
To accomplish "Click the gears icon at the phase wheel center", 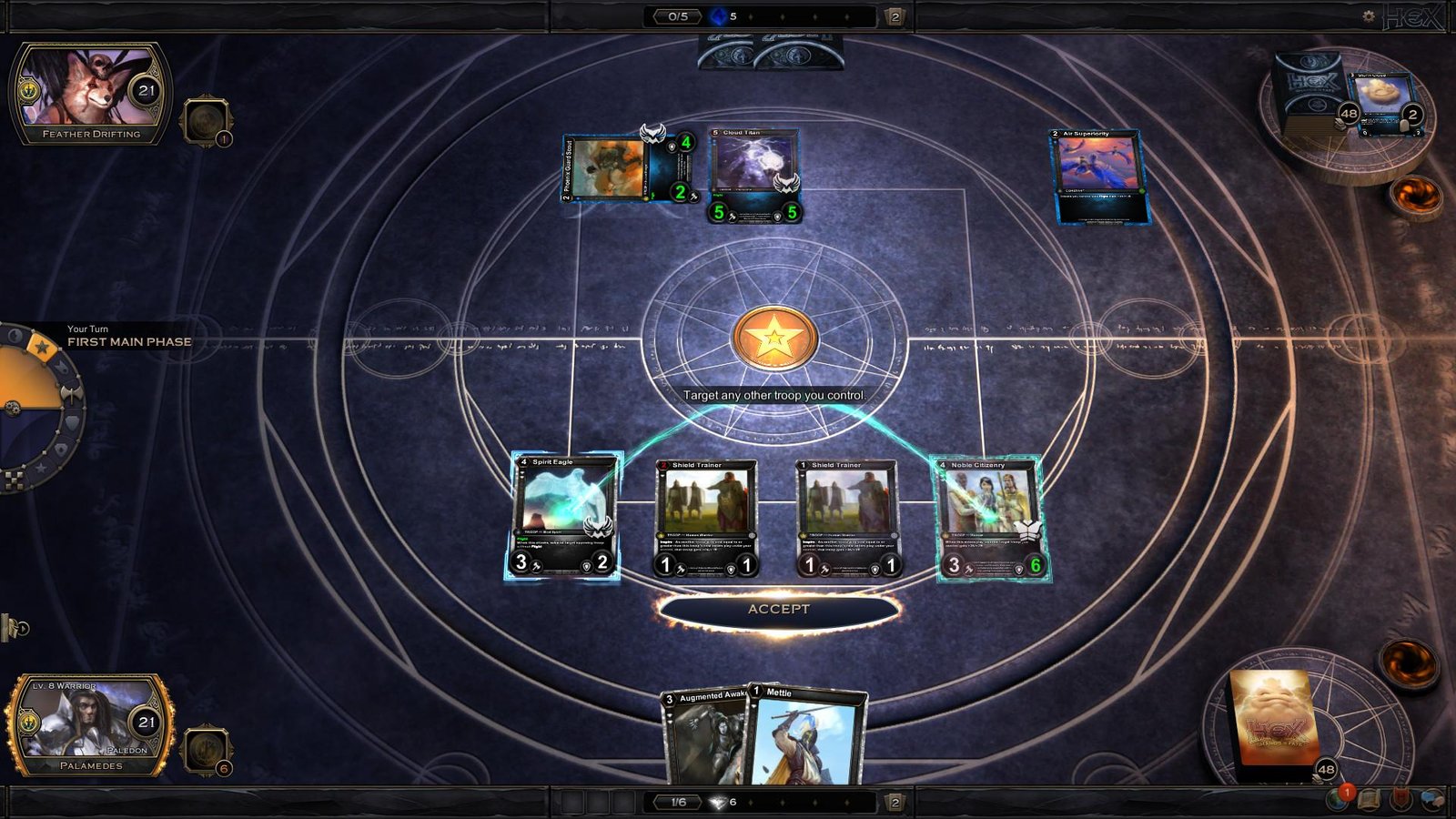I will tap(13, 409).
